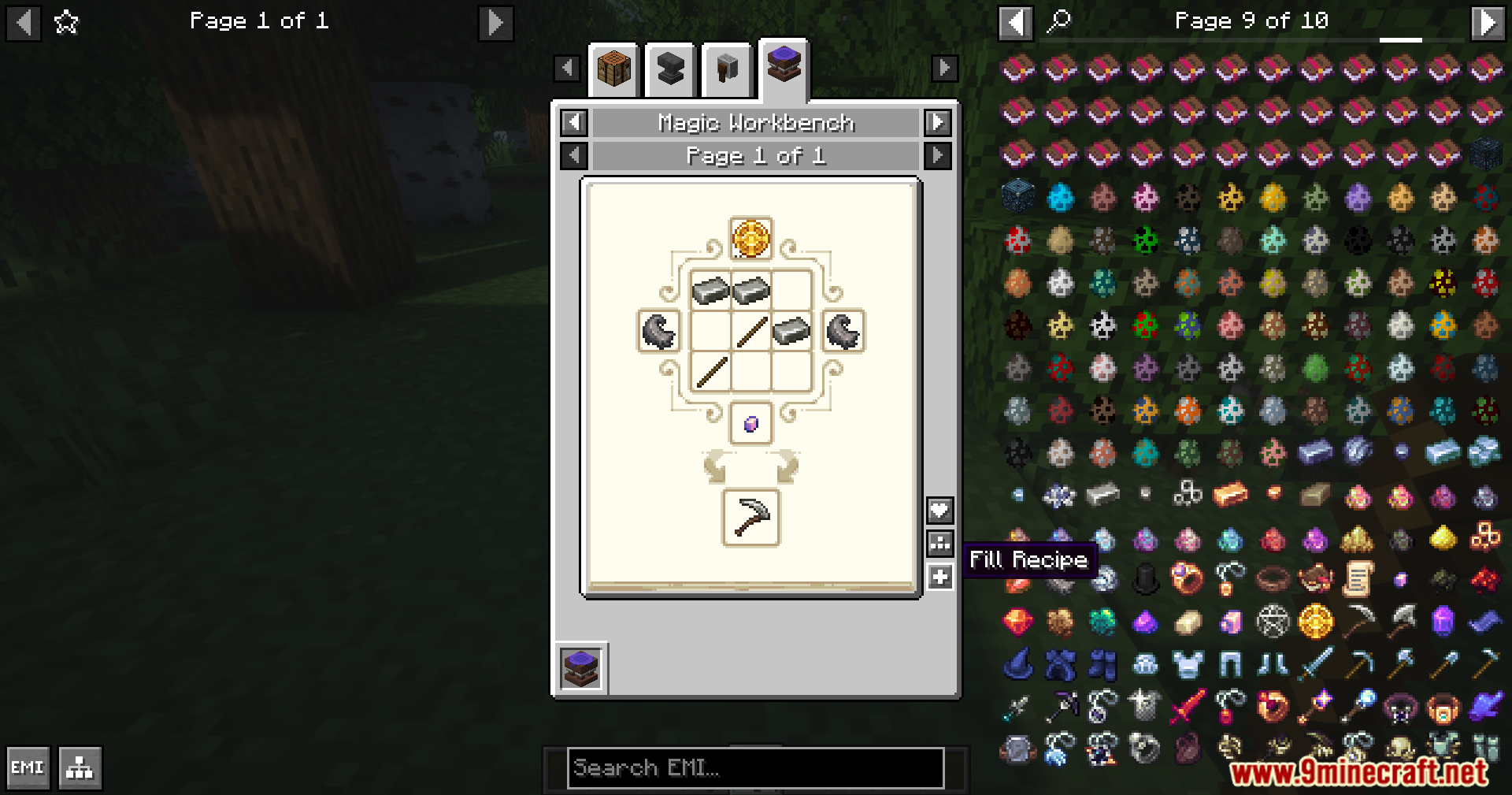This screenshot has width=1512, height=795.
Task: Click the previous arrow beside Magic Workbench
Action: point(573,123)
